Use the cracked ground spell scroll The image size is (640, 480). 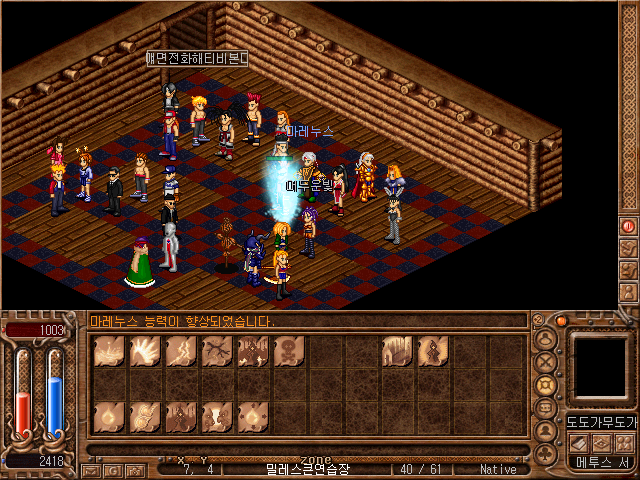tap(216, 351)
